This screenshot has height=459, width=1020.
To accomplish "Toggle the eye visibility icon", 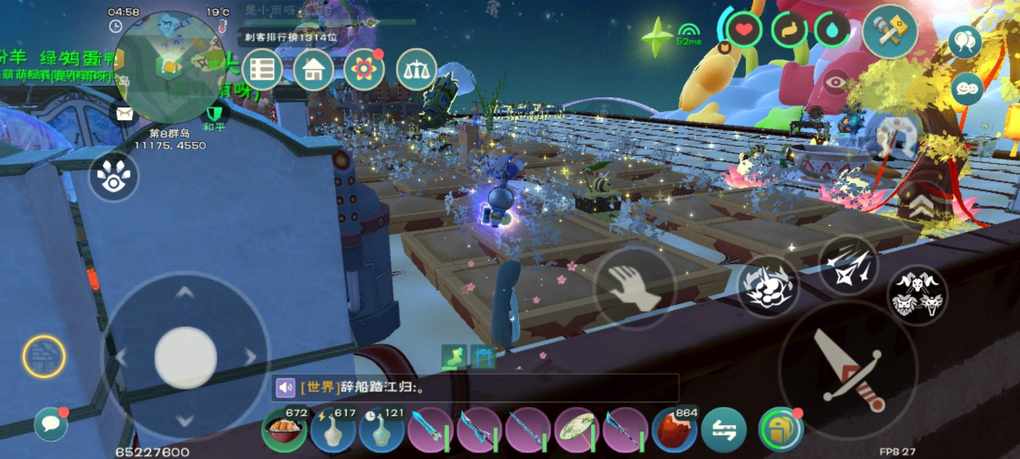I will tap(836, 82).
